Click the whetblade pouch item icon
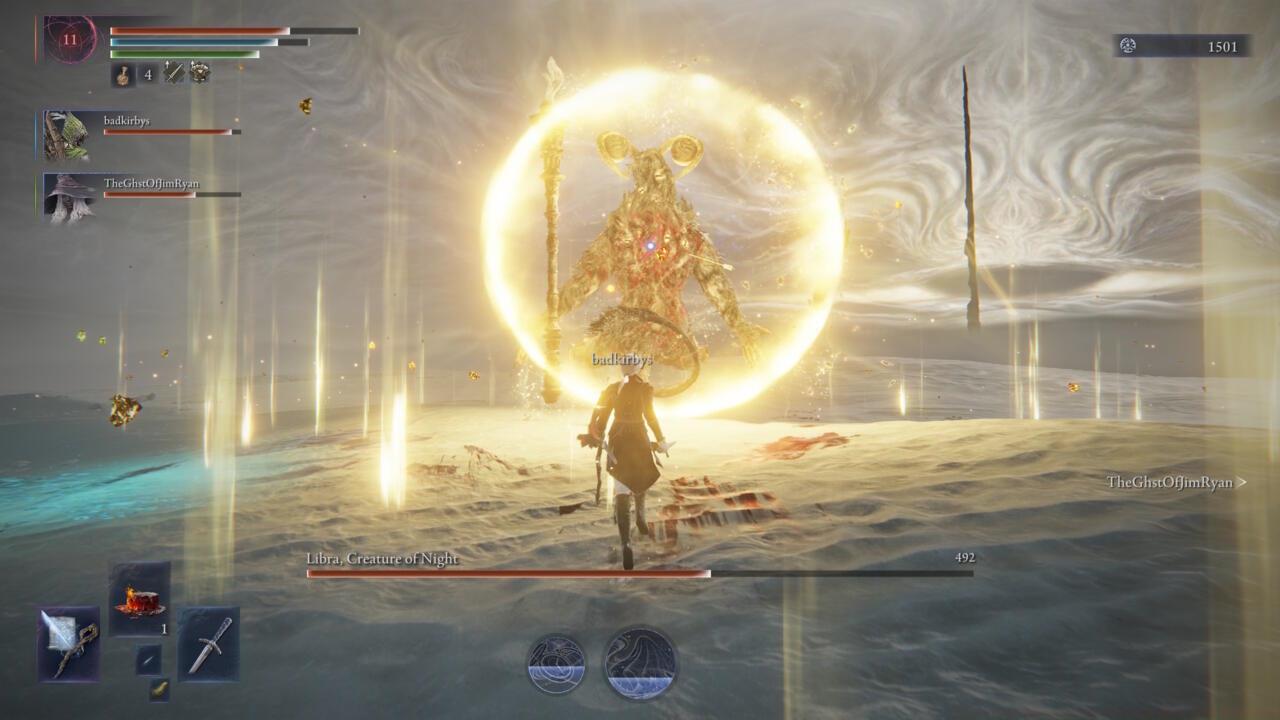Image resolution: width=1280 pixels, height=720 pixels. click(x=148, y=660)
